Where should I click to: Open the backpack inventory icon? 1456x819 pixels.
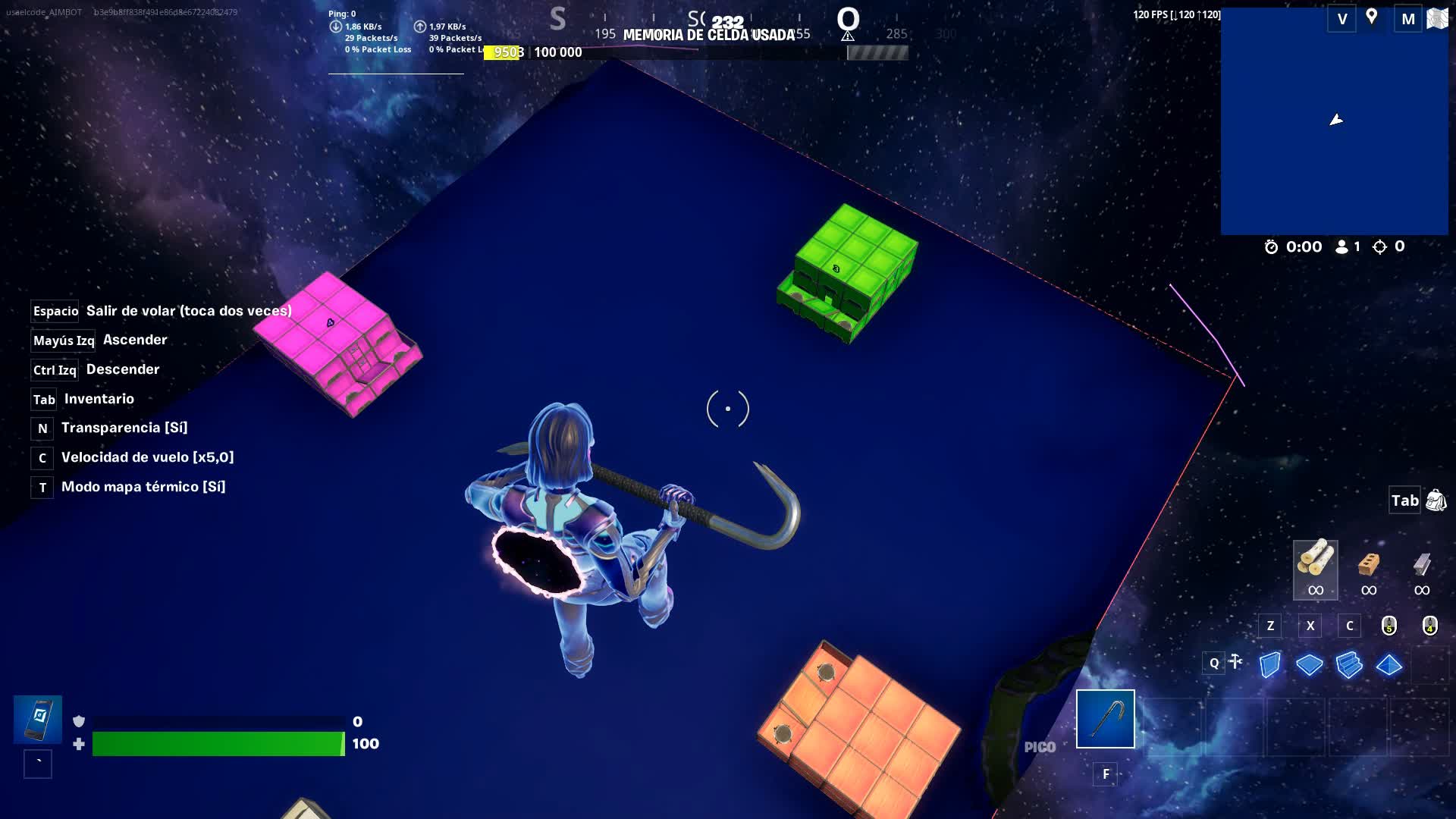pos(1436,500)
